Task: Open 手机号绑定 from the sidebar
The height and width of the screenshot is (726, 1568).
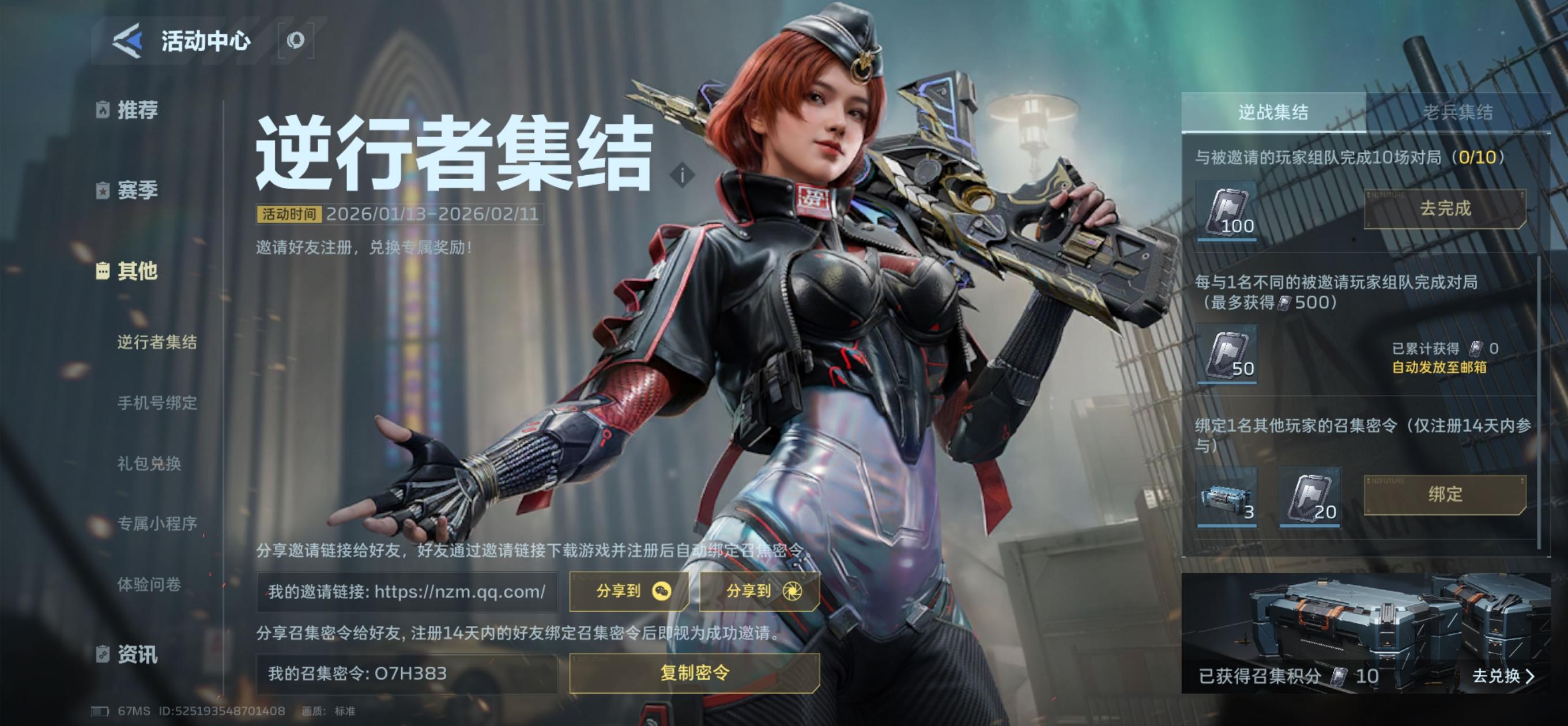Action: tap(157, 402)
